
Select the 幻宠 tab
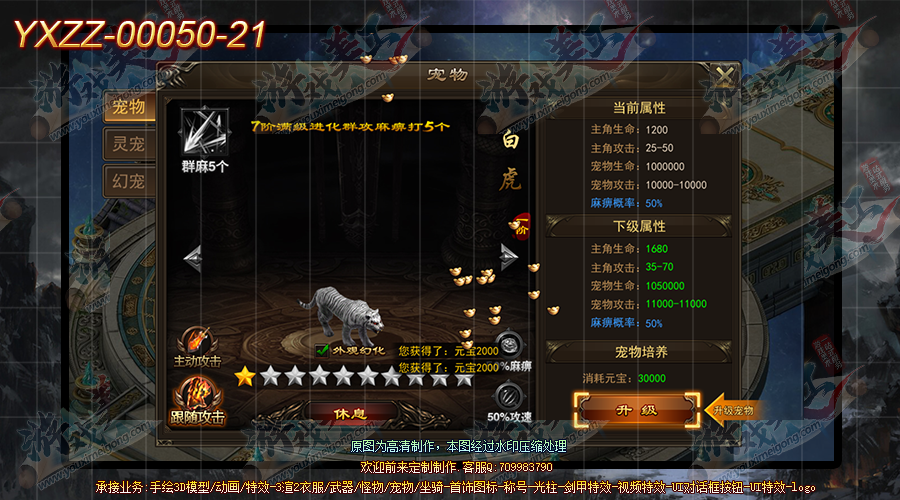131,182
